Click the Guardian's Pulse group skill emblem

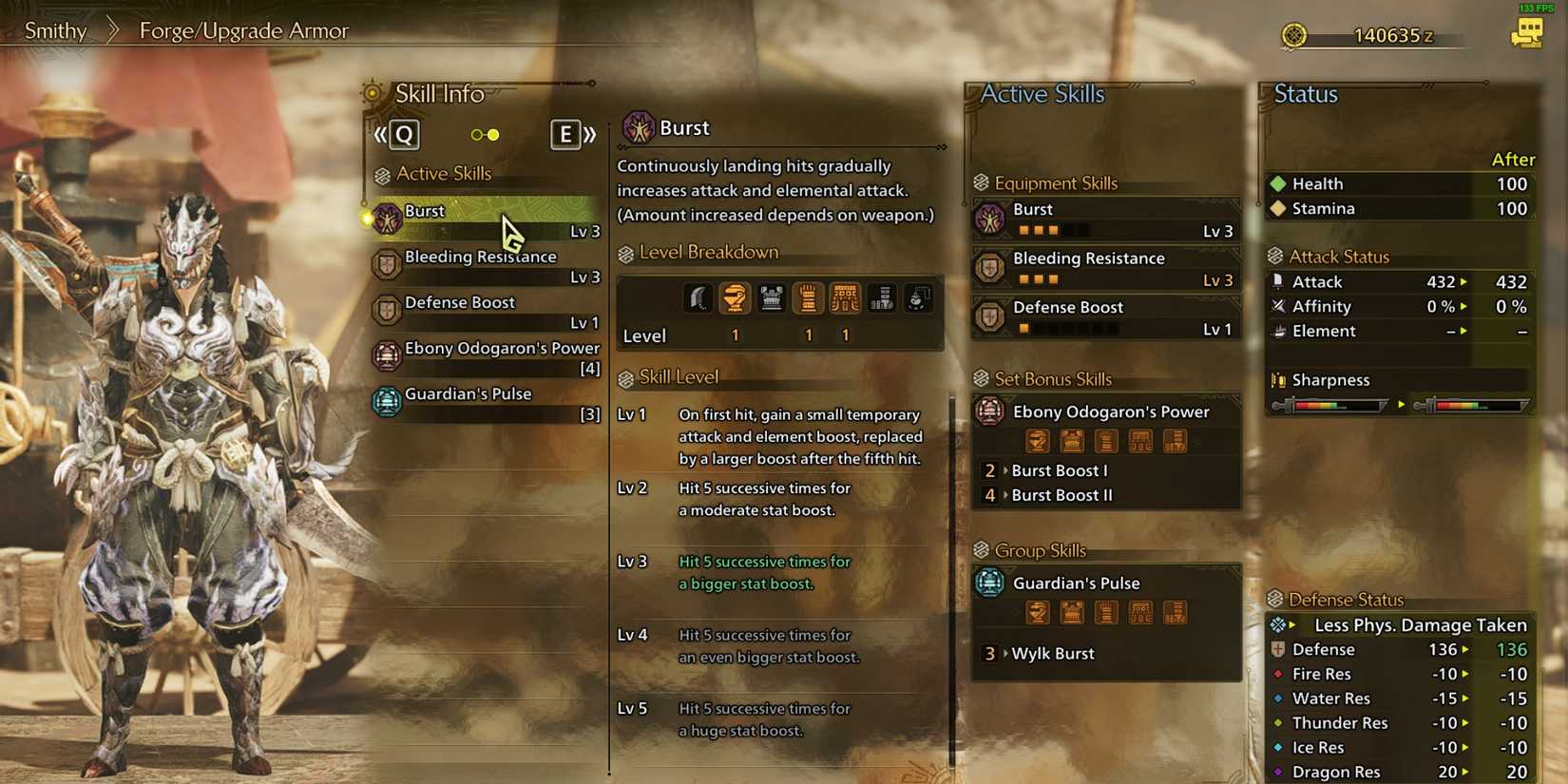[x=989, y=583]
